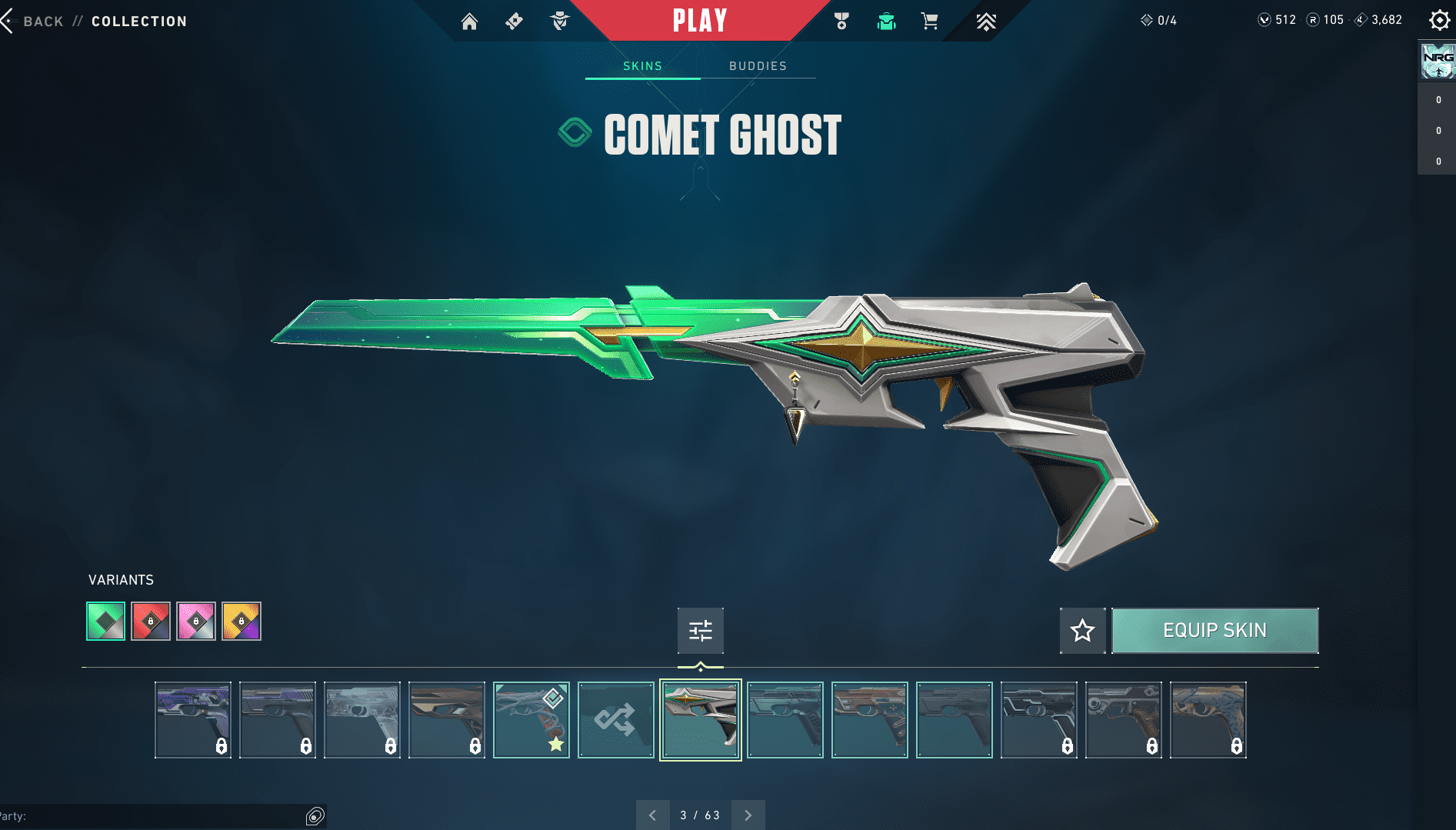Open the Home screen icon

[x=469, y=22]
